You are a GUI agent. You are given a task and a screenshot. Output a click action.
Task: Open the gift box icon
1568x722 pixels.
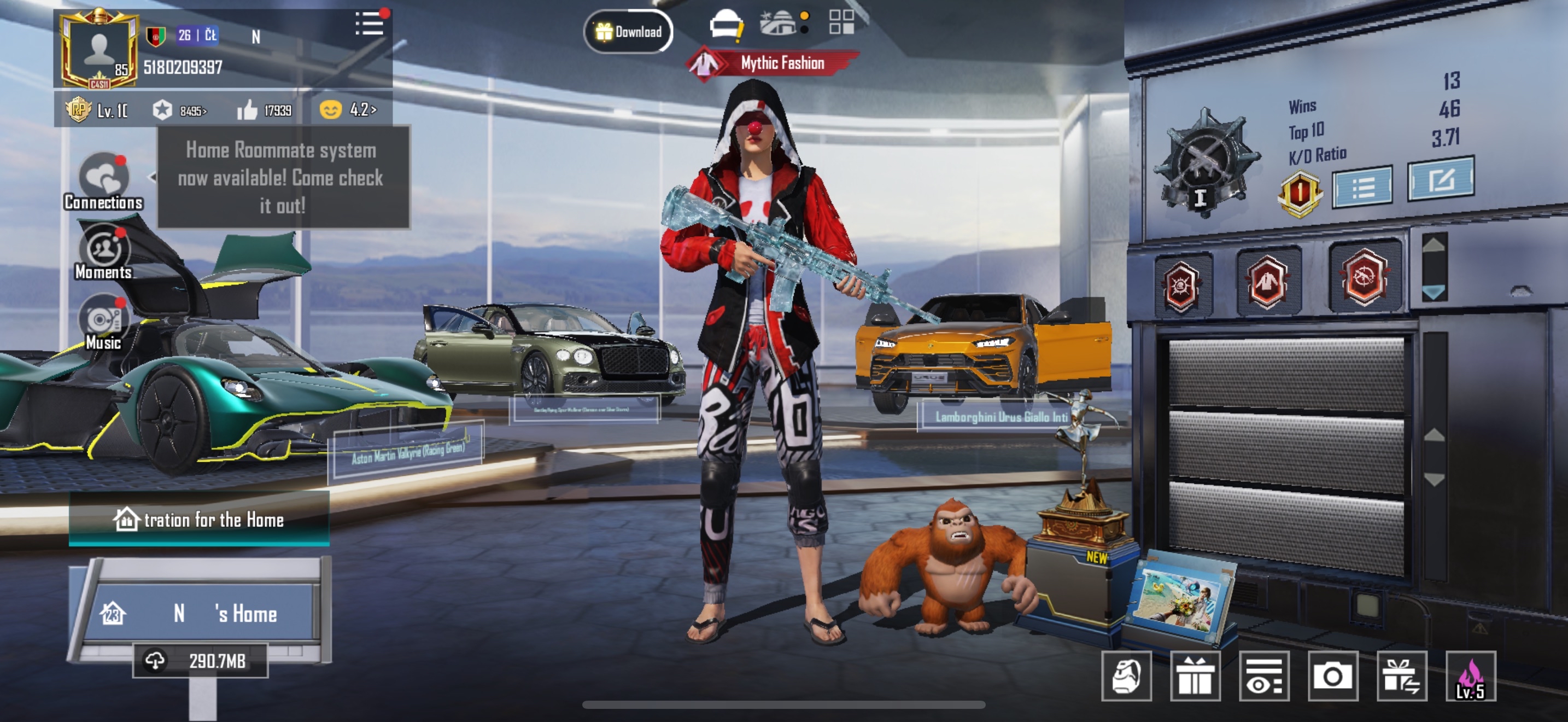[x=1195, y=676]
